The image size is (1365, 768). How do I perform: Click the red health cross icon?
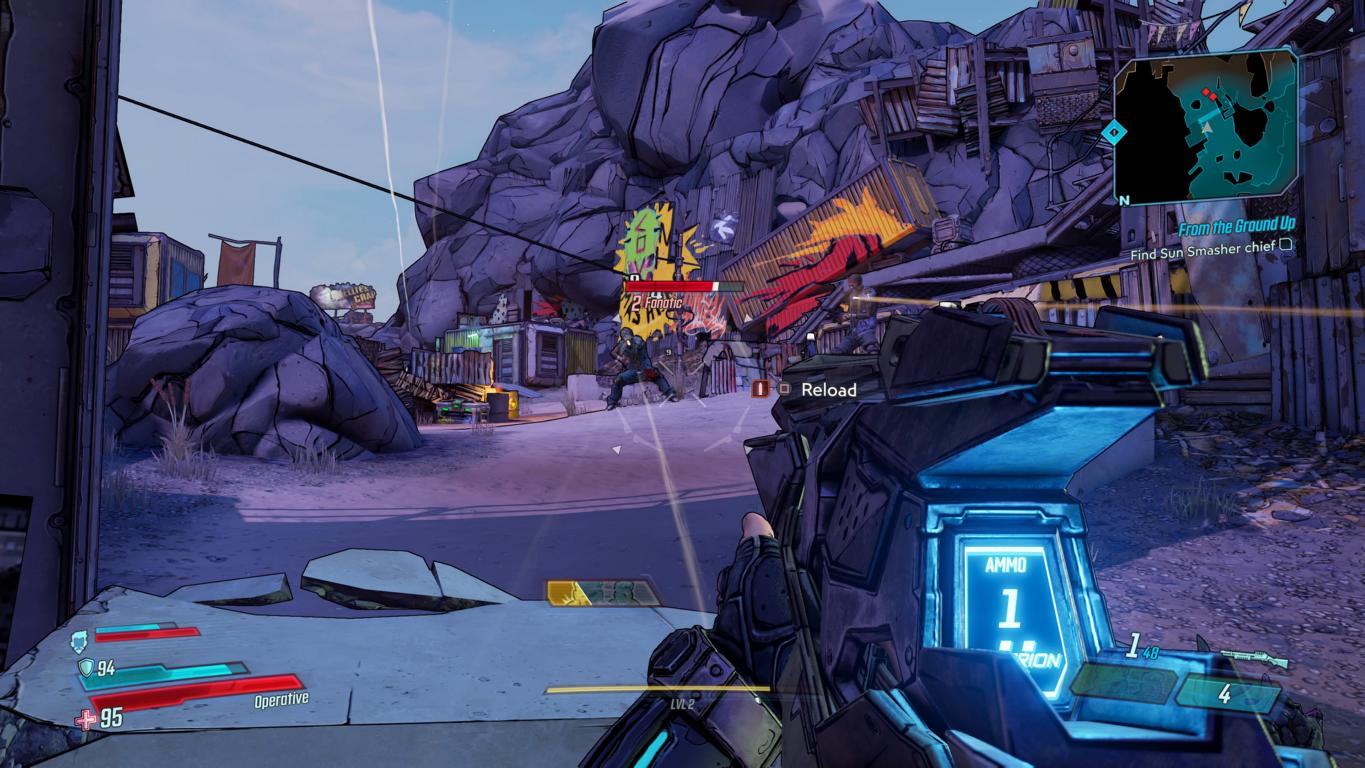86,717
